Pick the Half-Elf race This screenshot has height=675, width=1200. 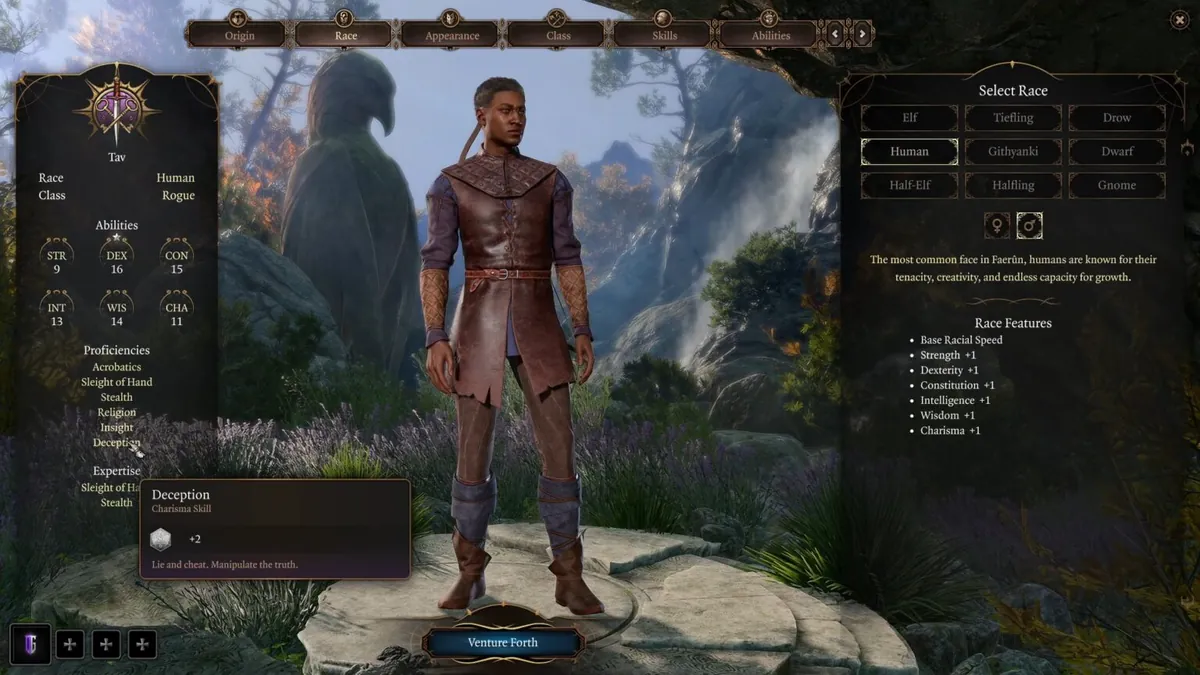(x=910, y=185)
